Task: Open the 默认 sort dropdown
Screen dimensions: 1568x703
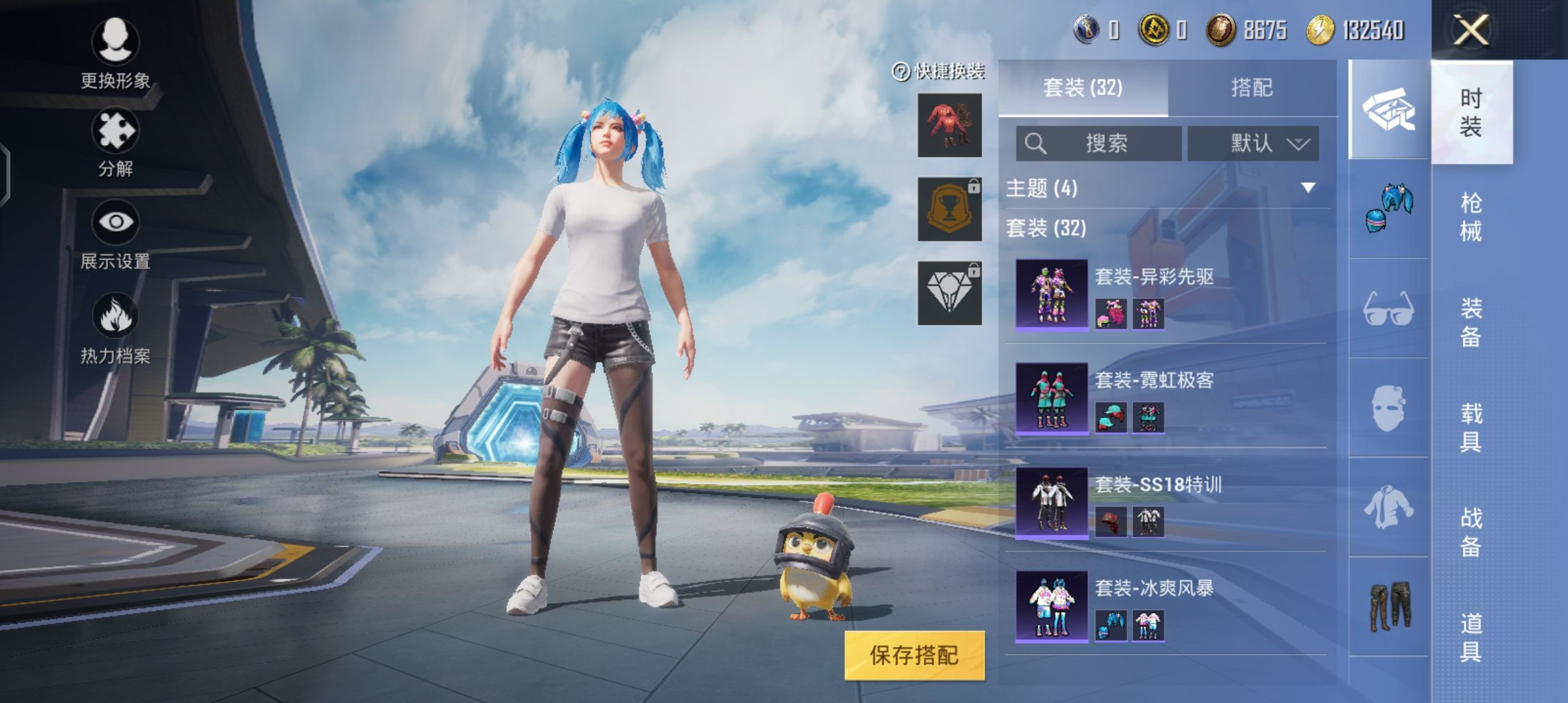Action: [x=1253, y=143]
